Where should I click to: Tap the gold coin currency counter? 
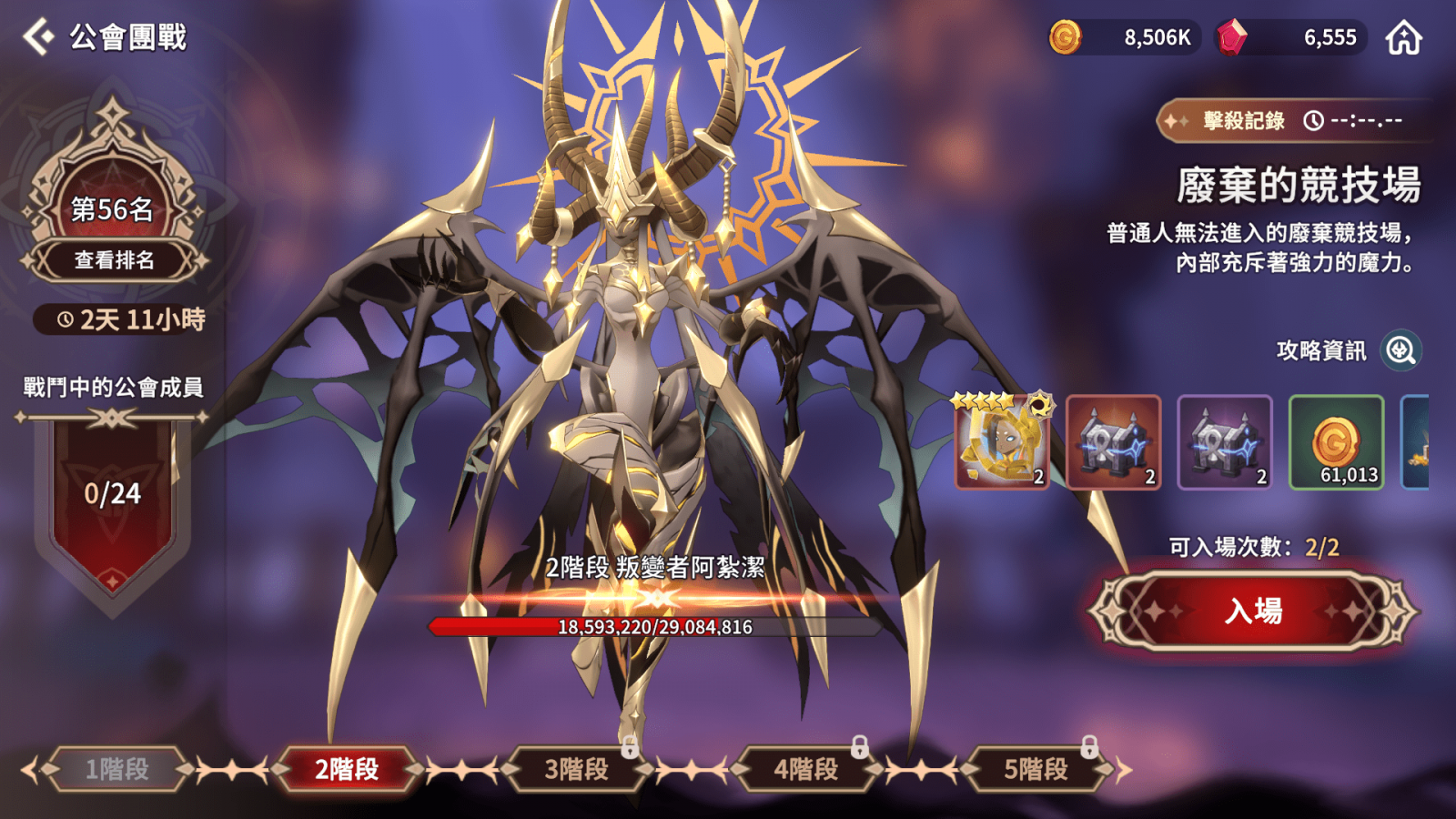point(1125,37)
